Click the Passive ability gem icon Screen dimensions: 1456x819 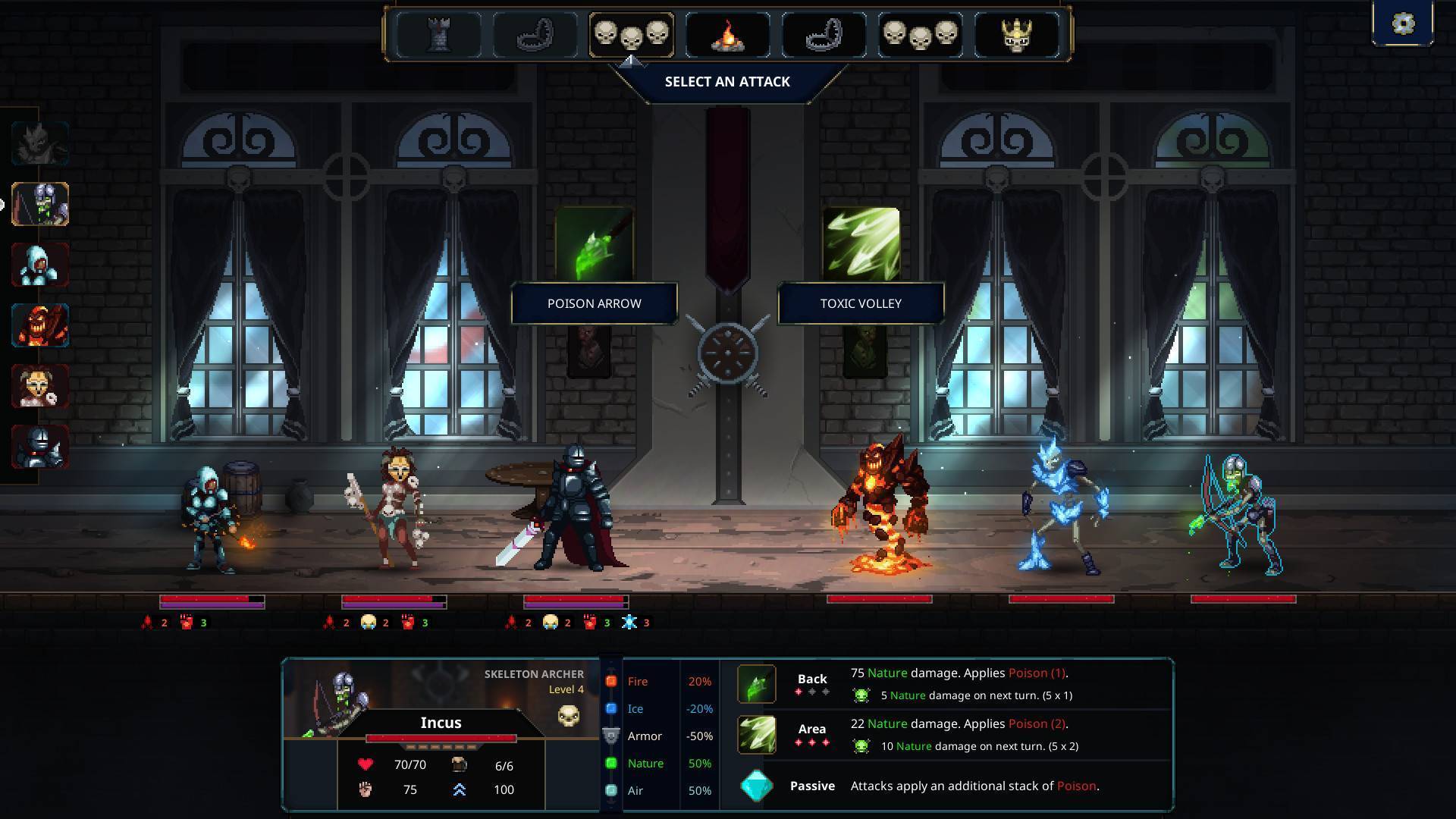(x=756, y=786)
